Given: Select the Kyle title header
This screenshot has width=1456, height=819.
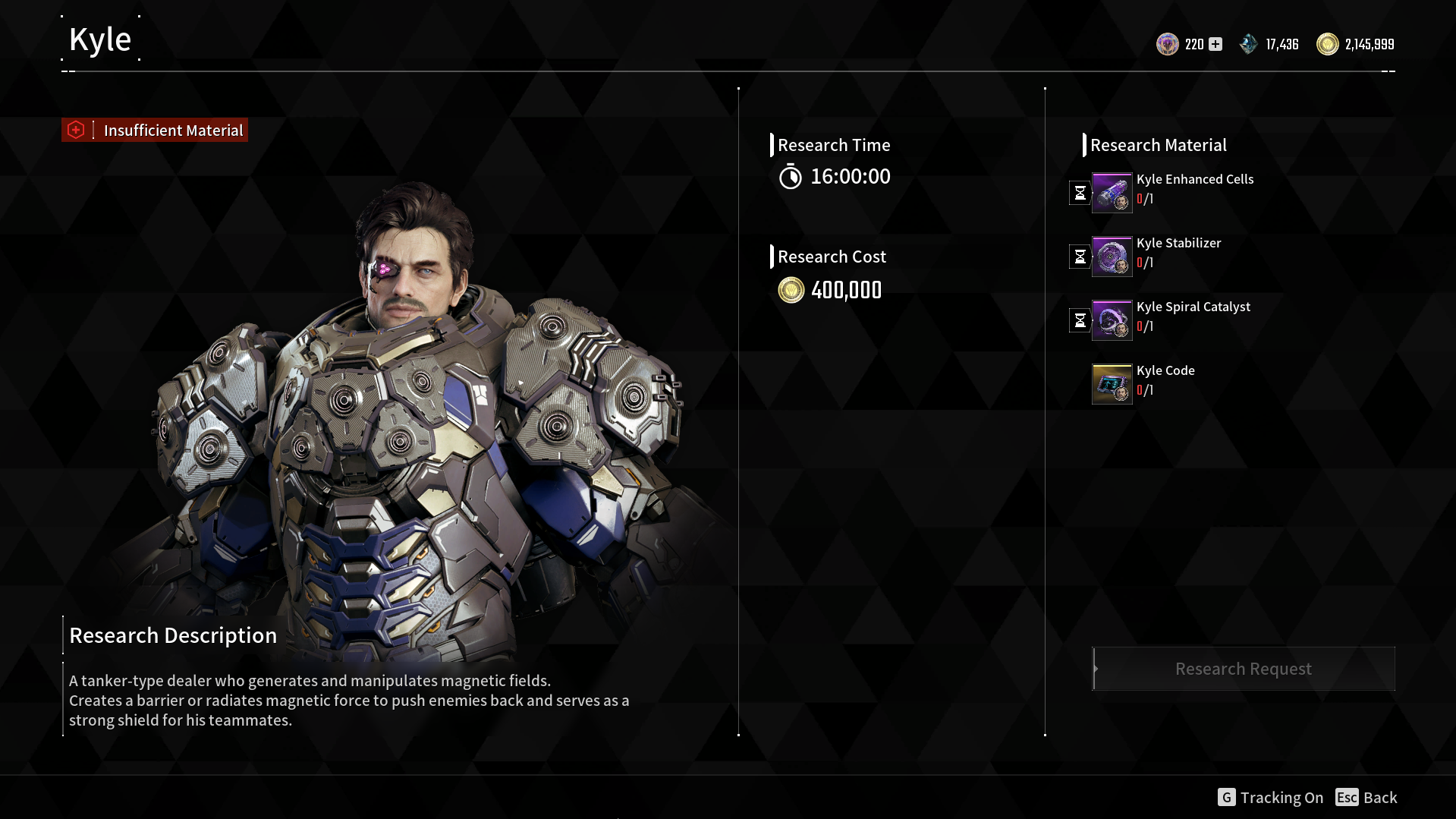Looking at the screenshot, I should click(x=99, y=38).
